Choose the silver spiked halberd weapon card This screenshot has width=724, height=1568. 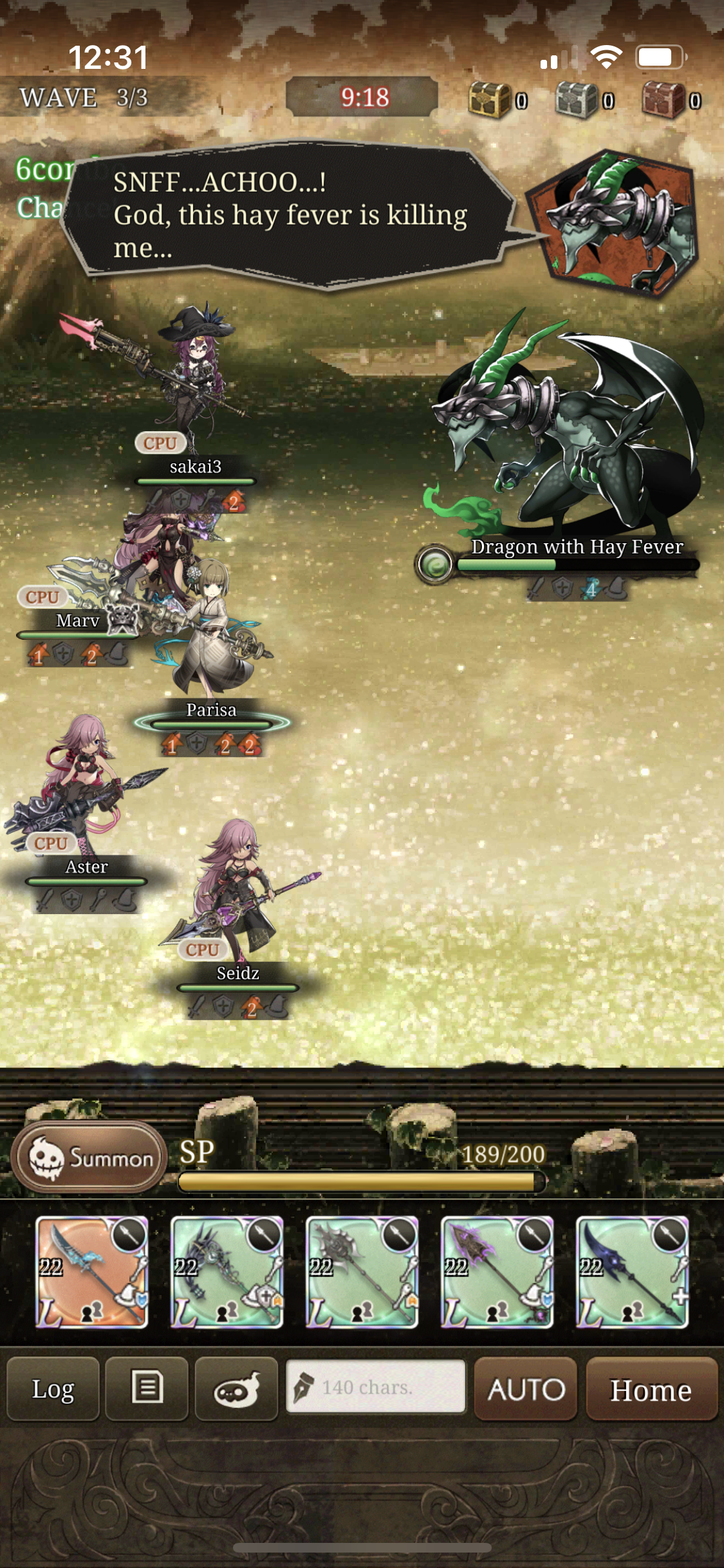[362, 1271]
